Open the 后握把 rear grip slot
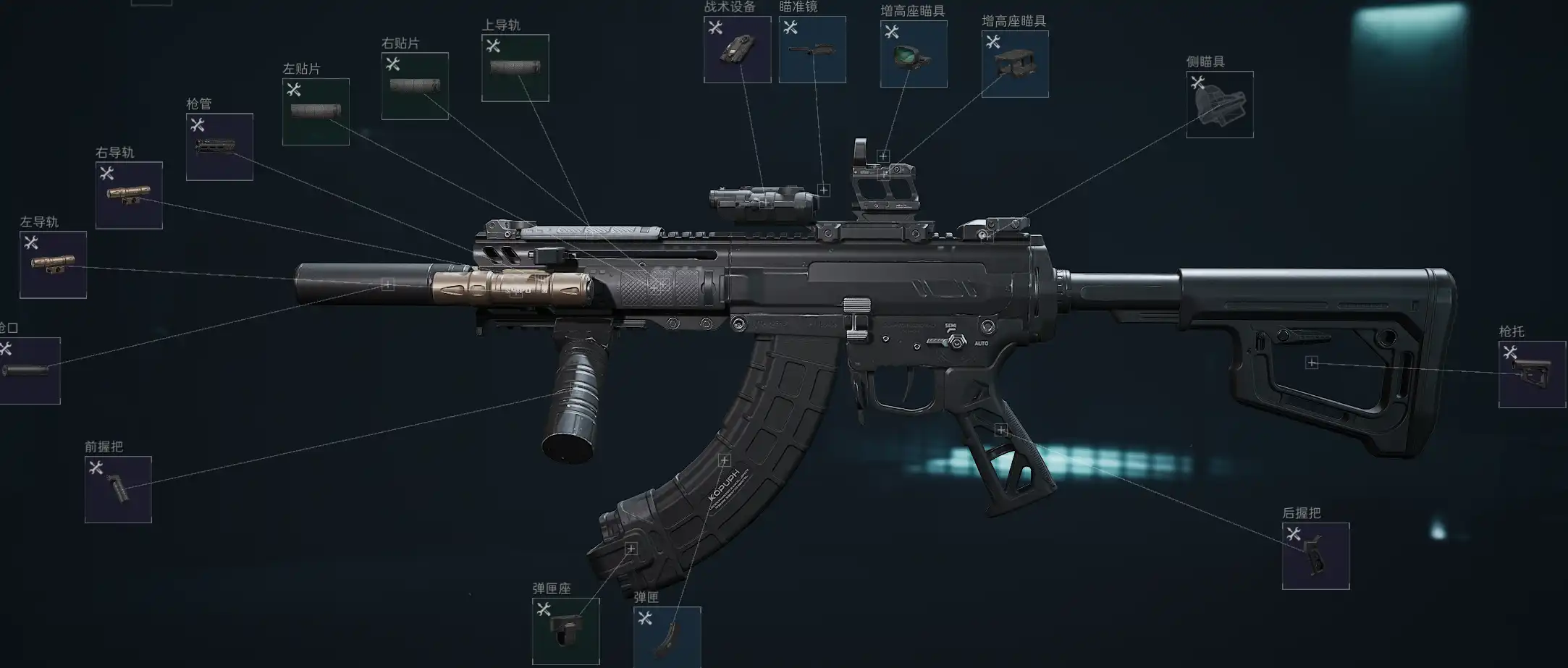 coord(1315,556)
